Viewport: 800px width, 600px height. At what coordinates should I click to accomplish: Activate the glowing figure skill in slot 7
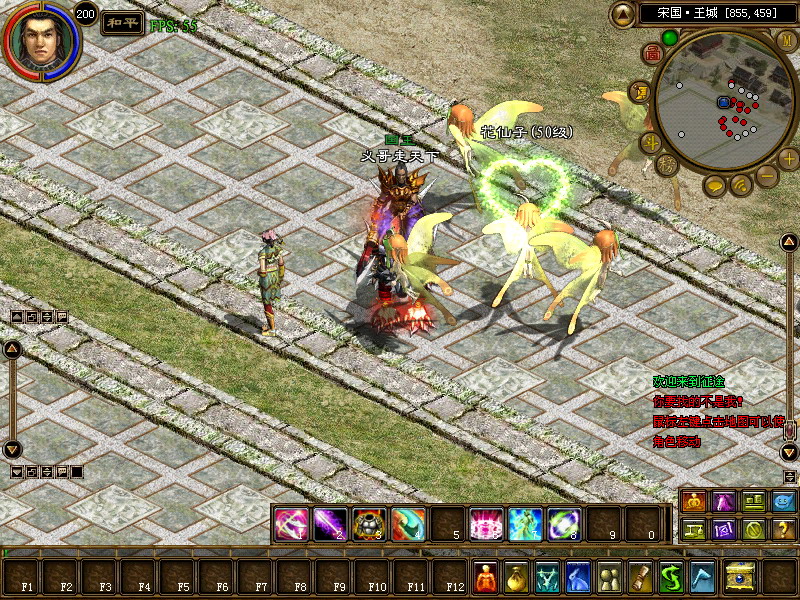point(525,523)
